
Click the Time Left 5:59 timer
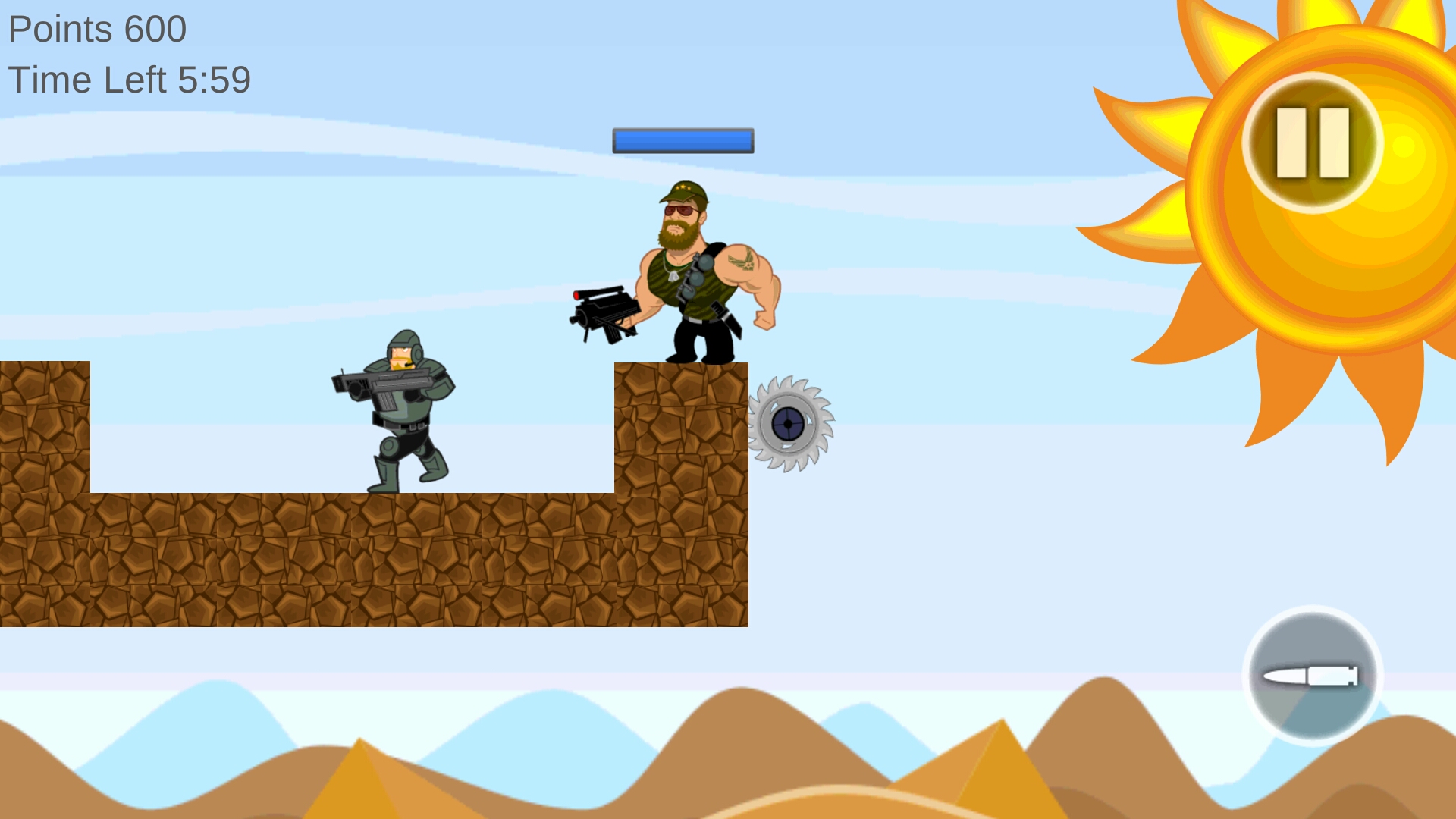(x=129, y=78)
